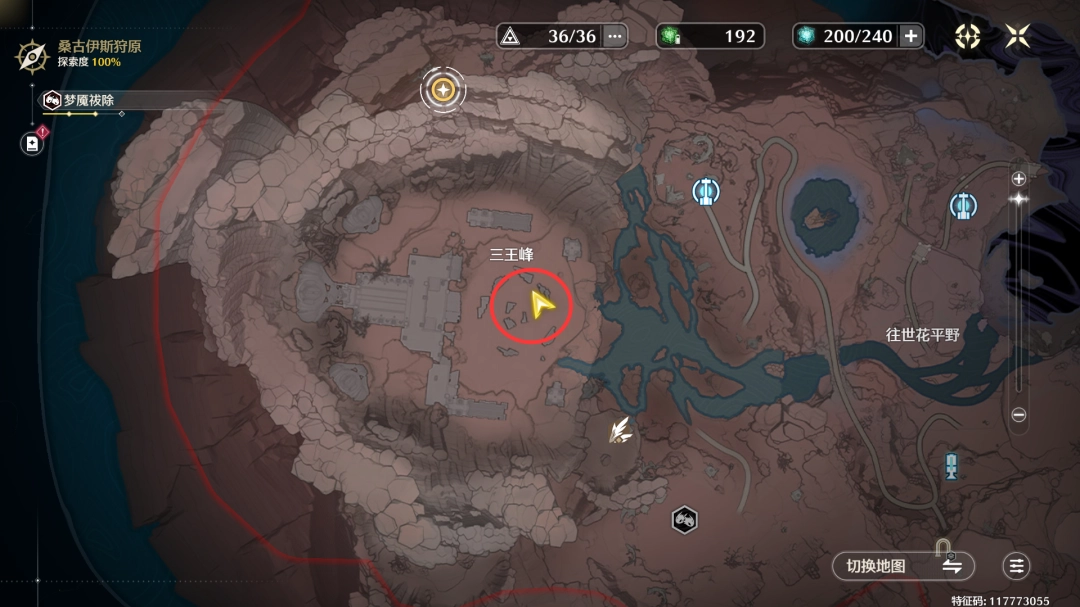Select the horseshoe magnet map marker
Image resolution: width=1080 pixels, height=607 pixels.
pyautogui.click(x=943, y=547)
